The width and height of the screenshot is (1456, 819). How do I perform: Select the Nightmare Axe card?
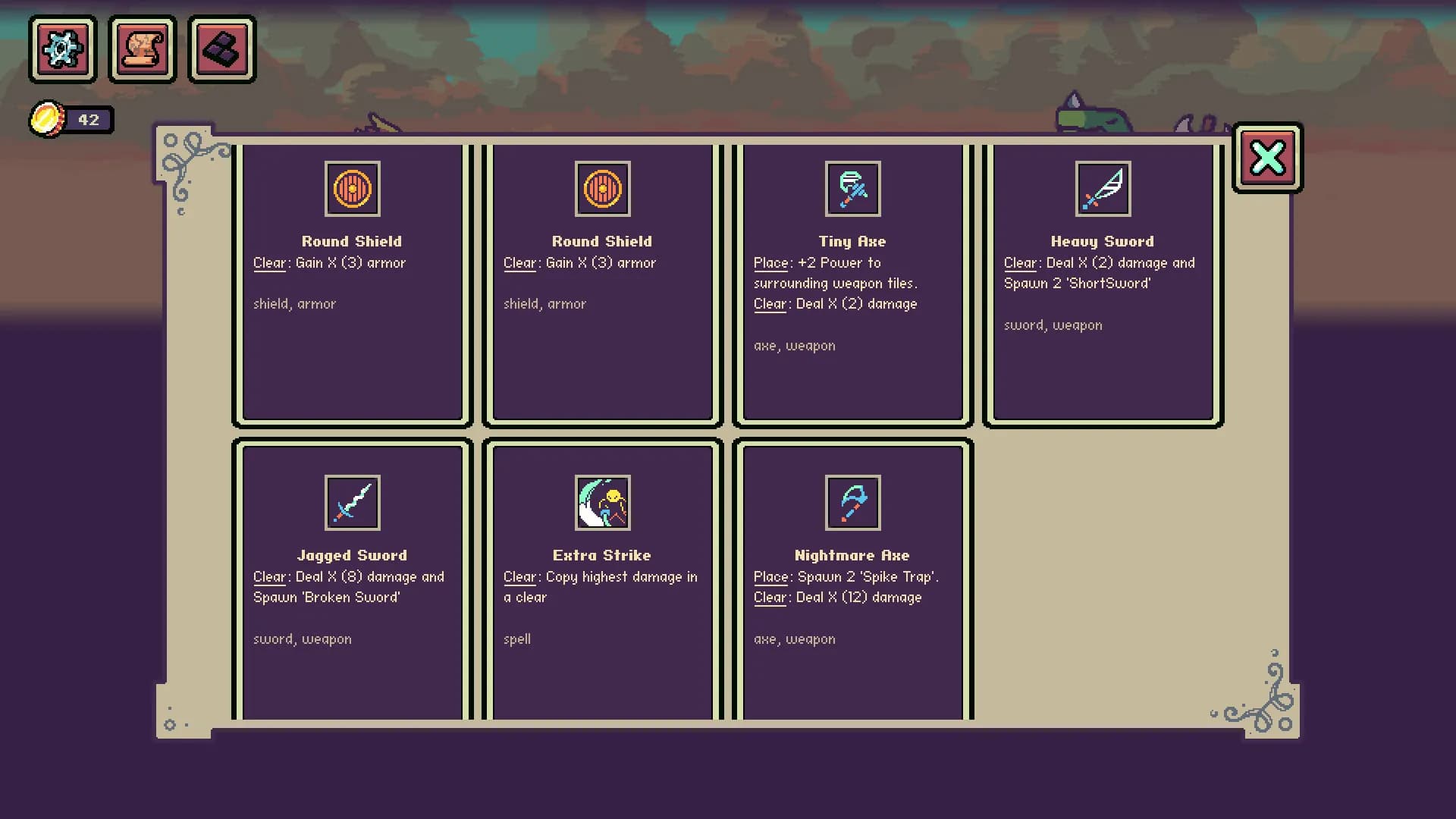click(x=852, y=576)
